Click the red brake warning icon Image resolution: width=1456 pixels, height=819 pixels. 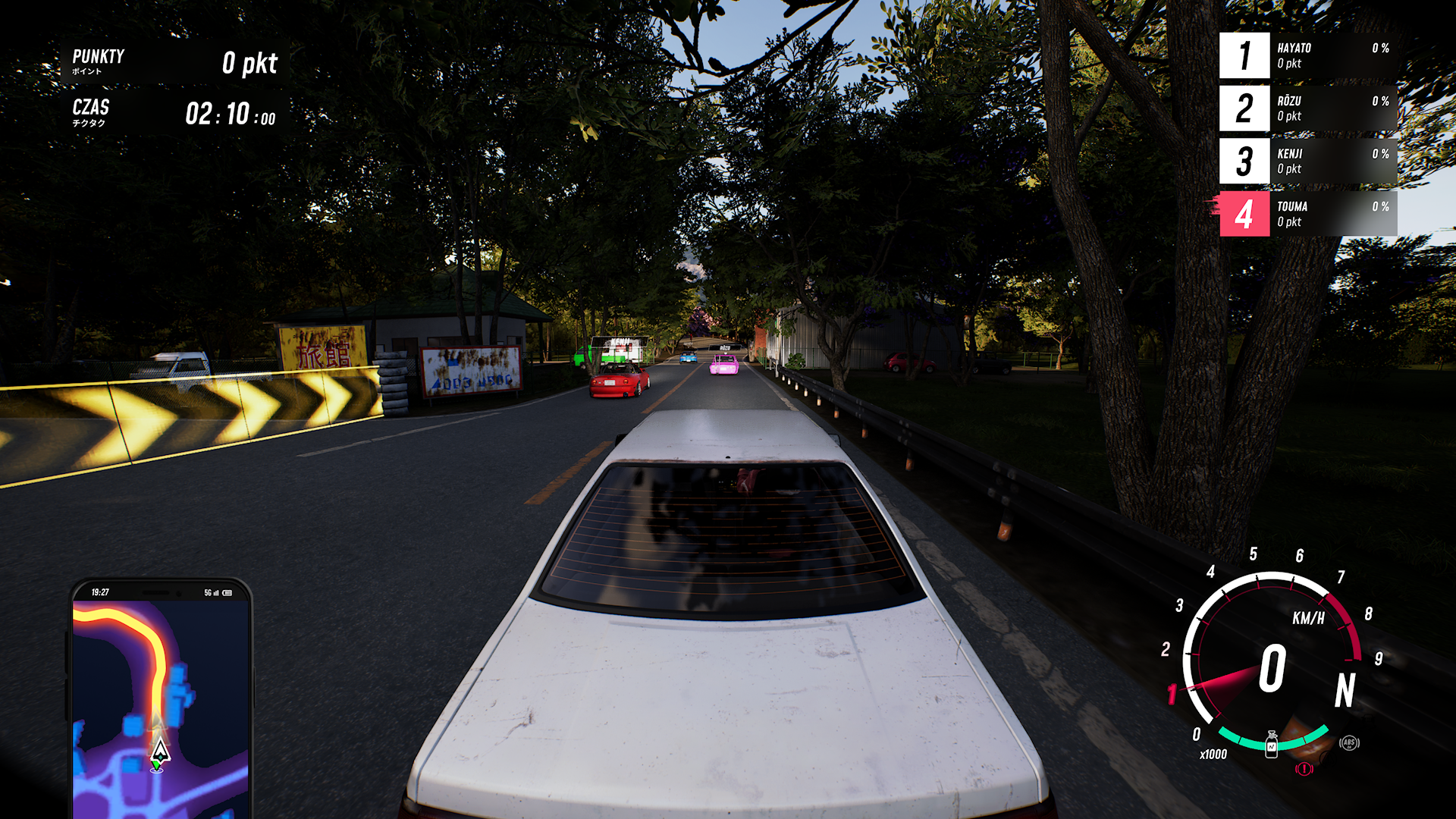pos(1304,769)
